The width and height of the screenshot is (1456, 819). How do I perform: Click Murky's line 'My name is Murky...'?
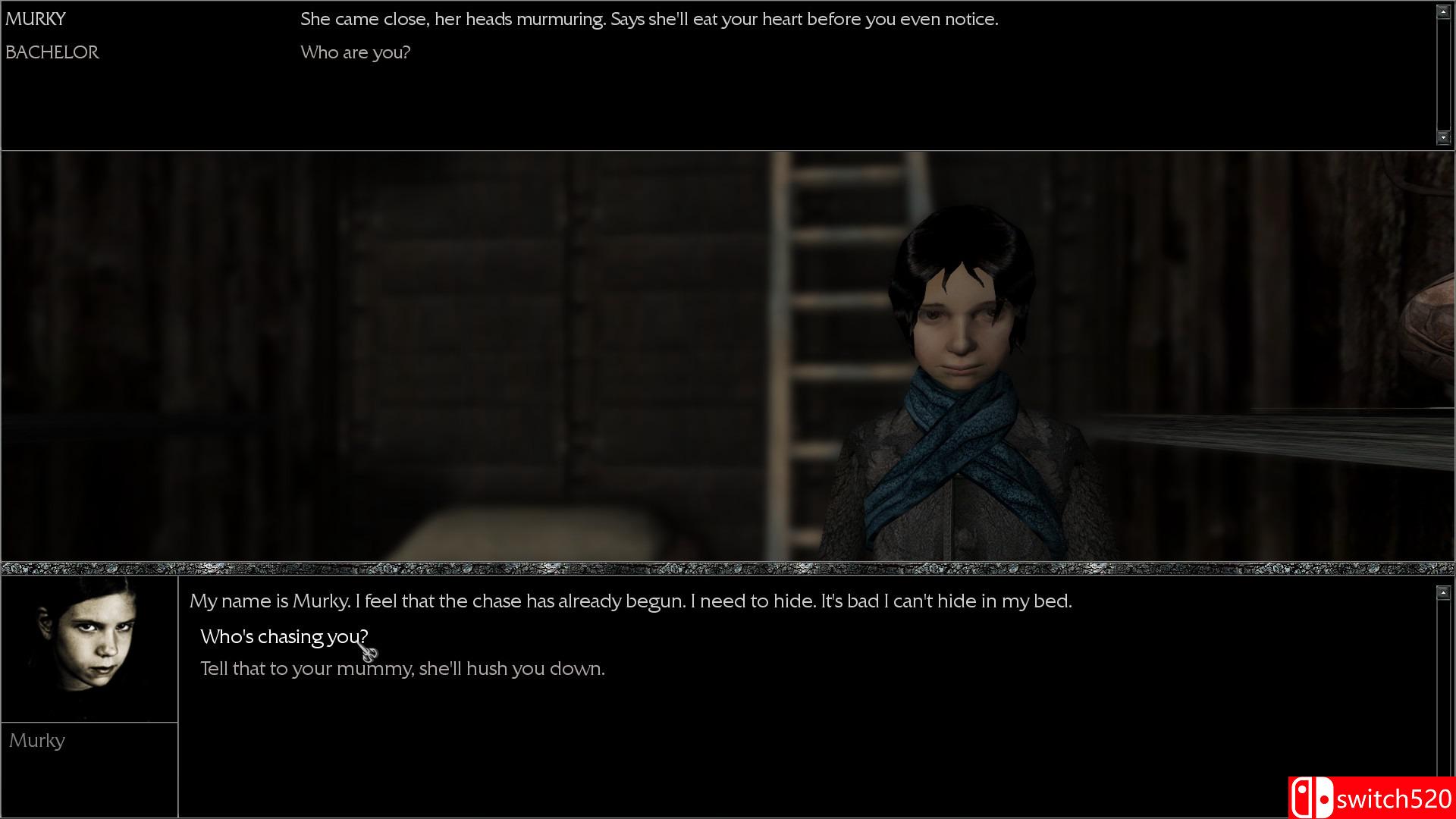pyautogui.click(x=629, y=601)
